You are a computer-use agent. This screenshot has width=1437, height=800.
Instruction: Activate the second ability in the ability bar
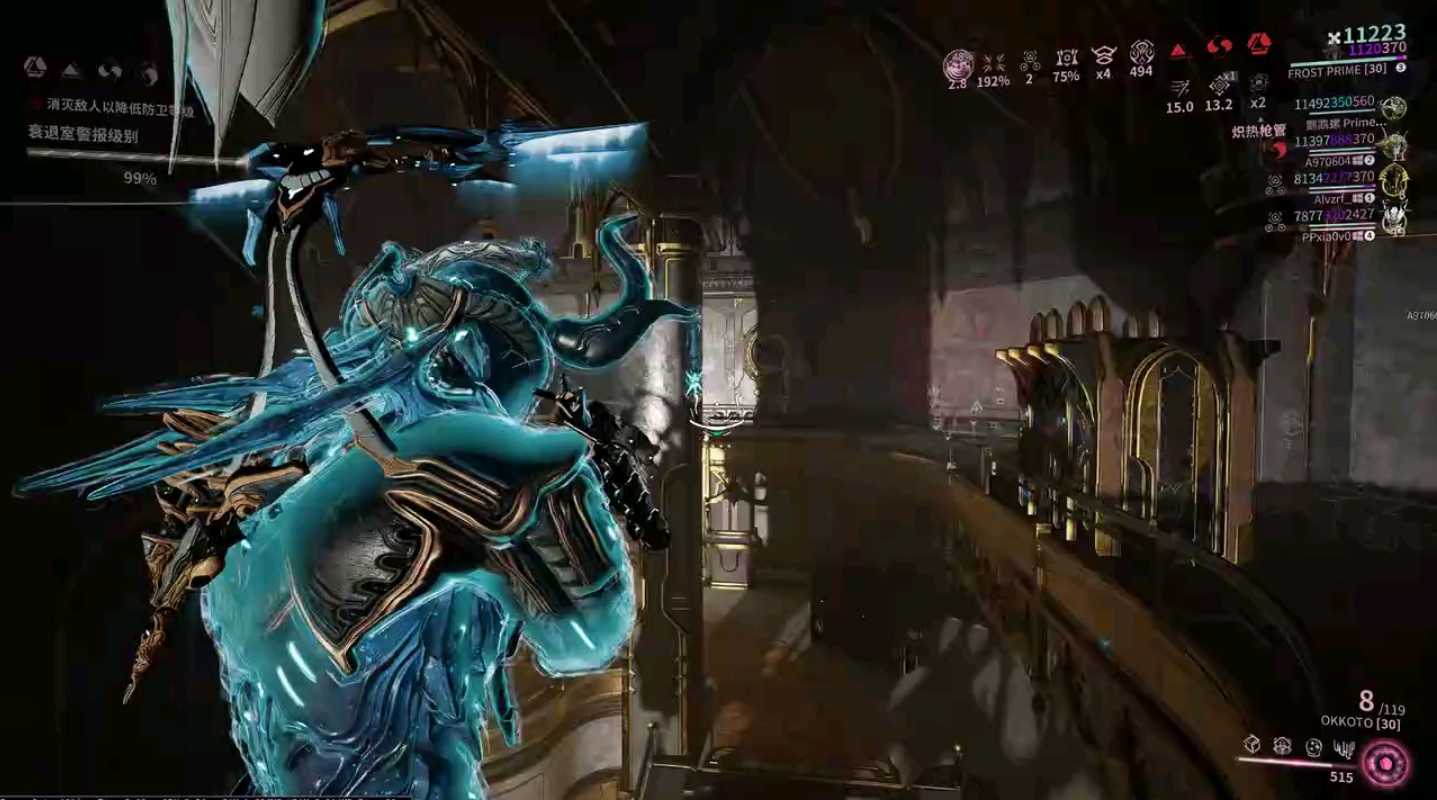point(1283,746)
